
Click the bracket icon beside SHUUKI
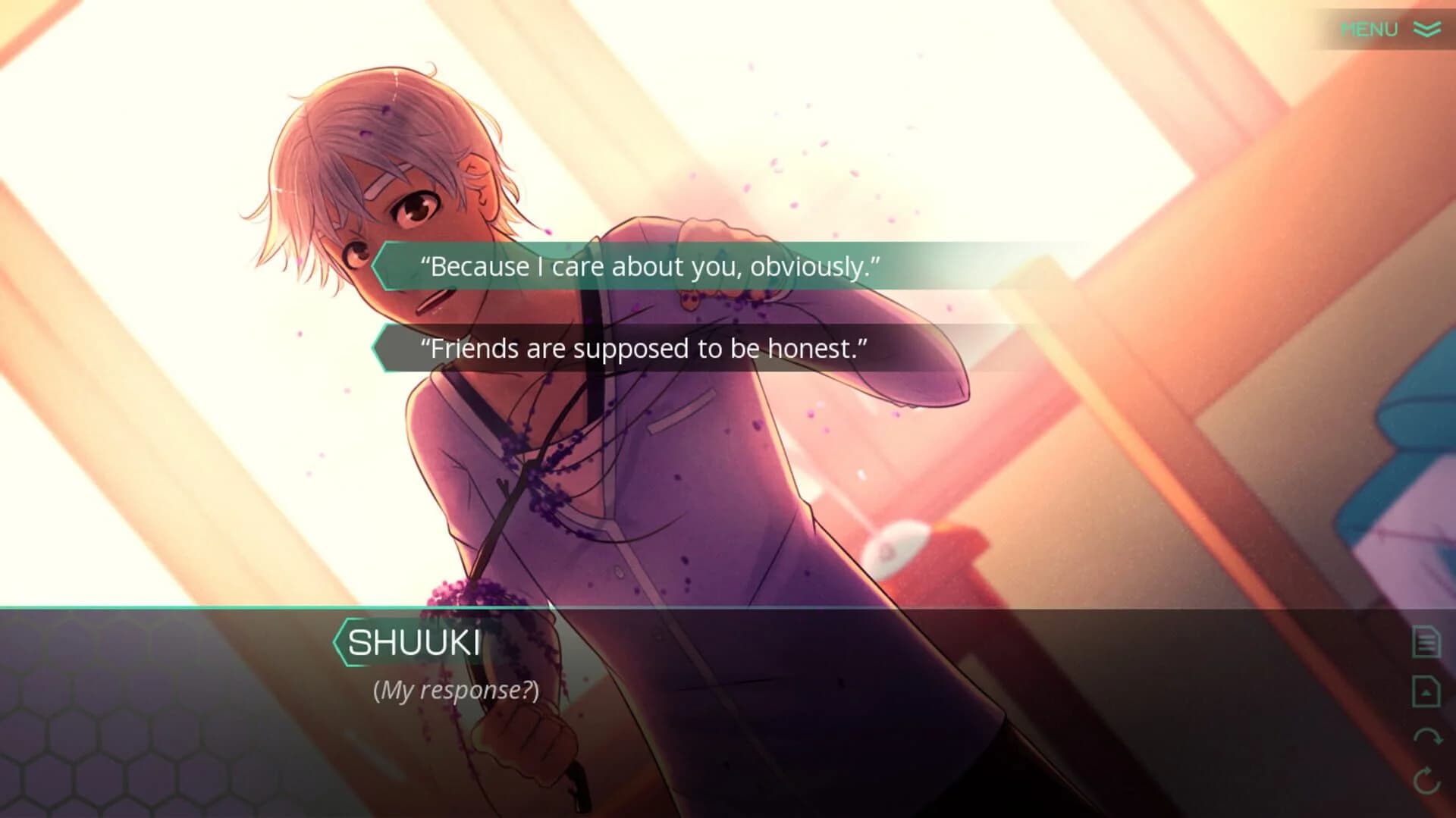(x=339, y=642)
